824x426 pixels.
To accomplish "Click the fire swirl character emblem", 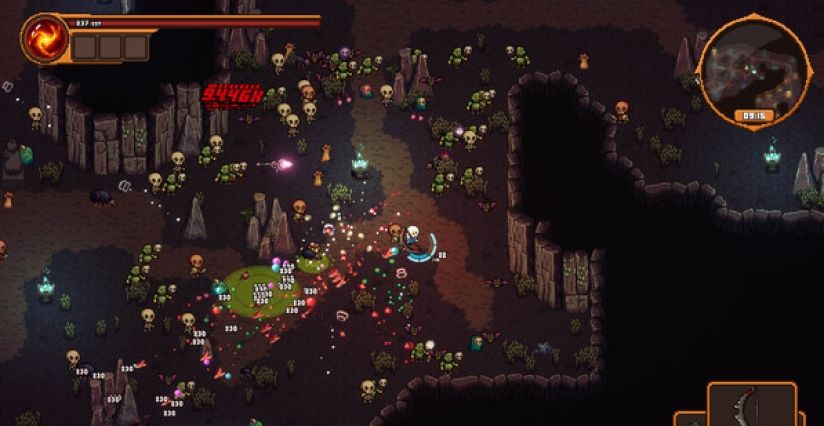I will 45,38.
